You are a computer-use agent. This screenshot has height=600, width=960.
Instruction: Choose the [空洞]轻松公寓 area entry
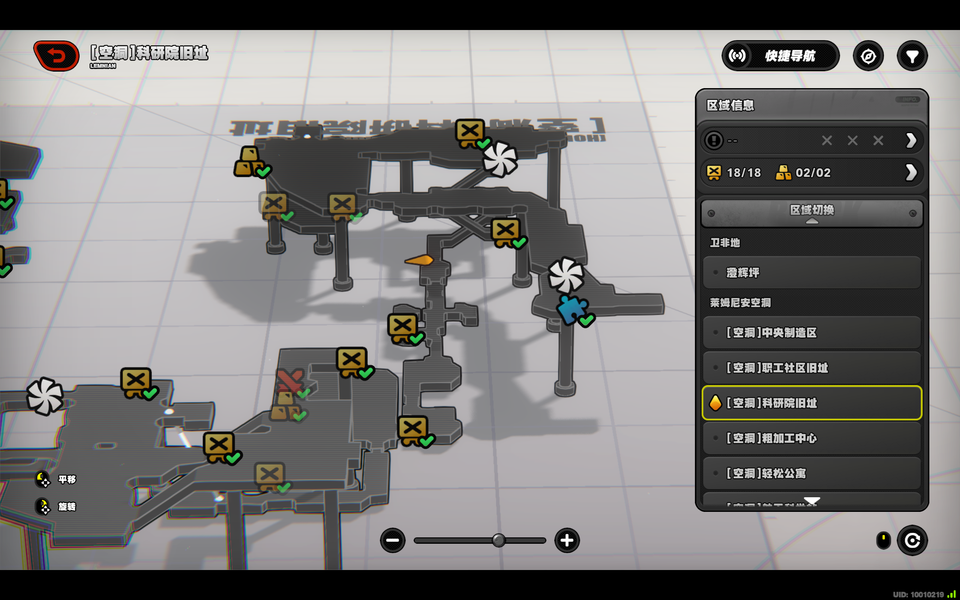(811, 473)
